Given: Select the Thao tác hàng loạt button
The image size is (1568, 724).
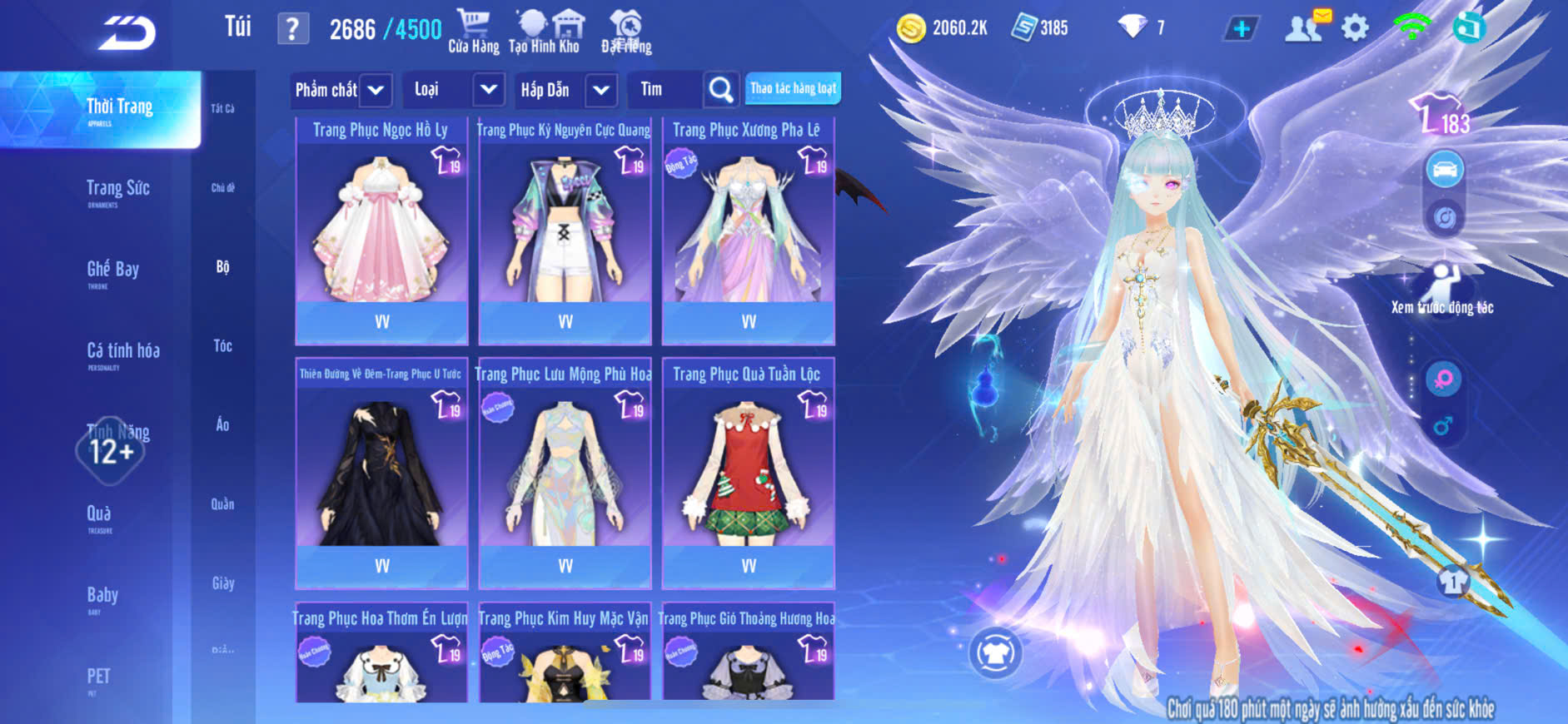Looking at the screenshot, I should tap(793, 88).
